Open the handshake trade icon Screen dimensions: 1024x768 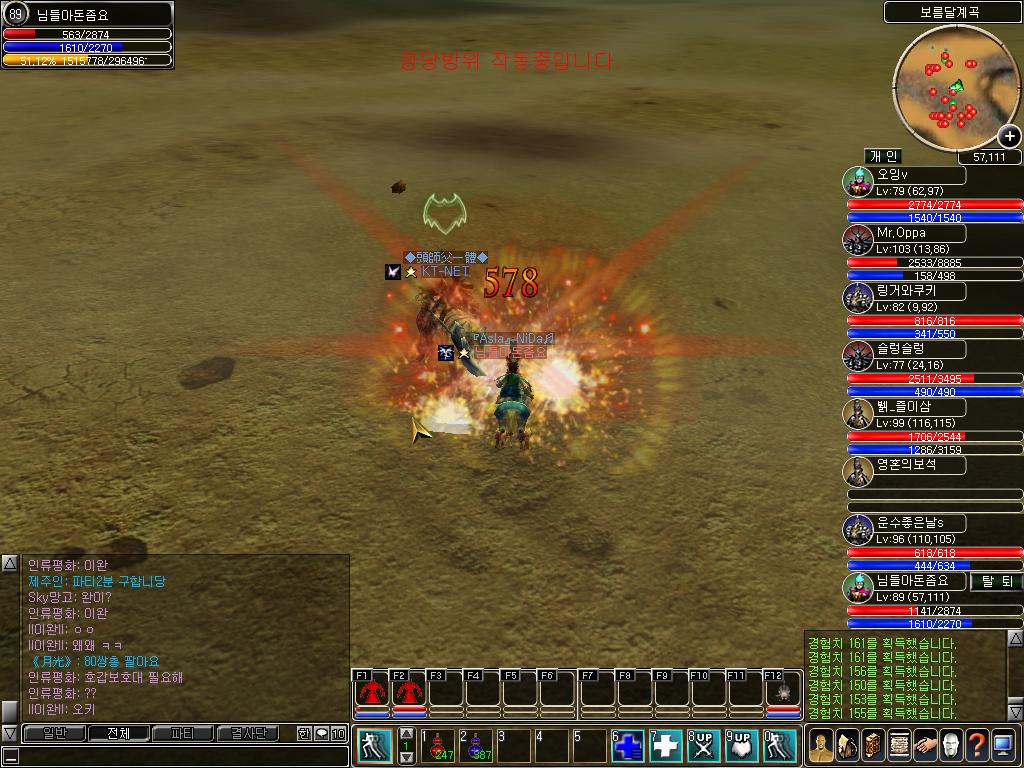tap(925, 746)
